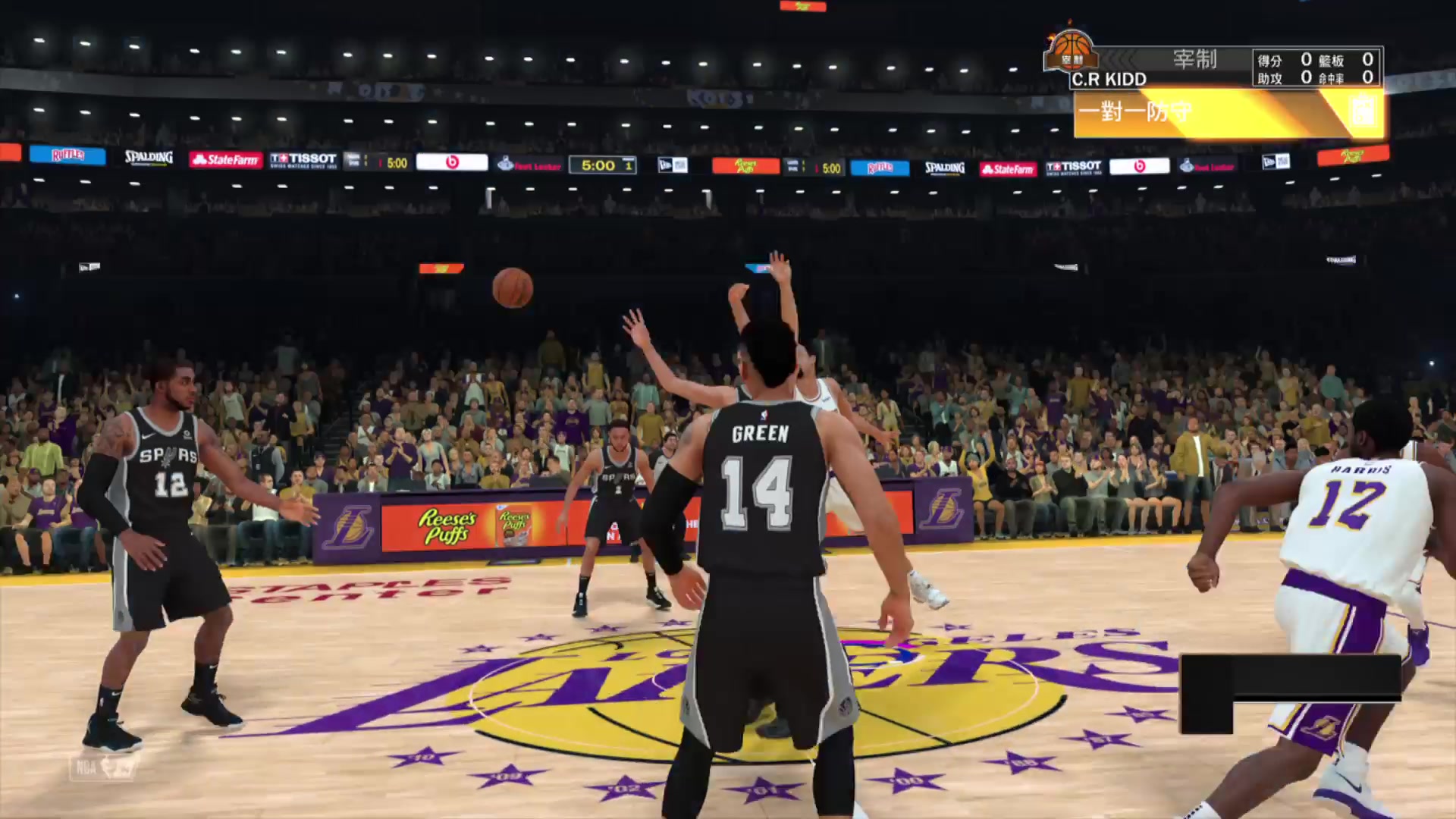Click the Beats logo on the arena banner

tap(453, 163)
